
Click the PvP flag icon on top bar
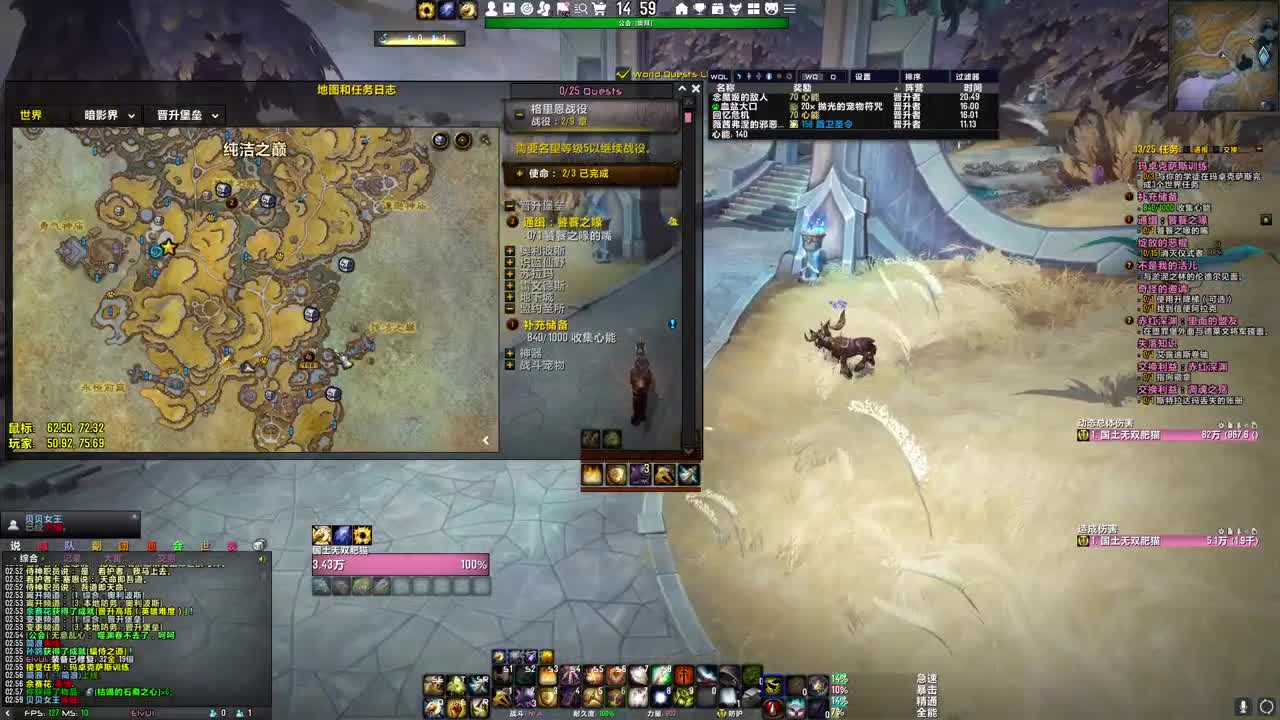[x=562, y=9]
